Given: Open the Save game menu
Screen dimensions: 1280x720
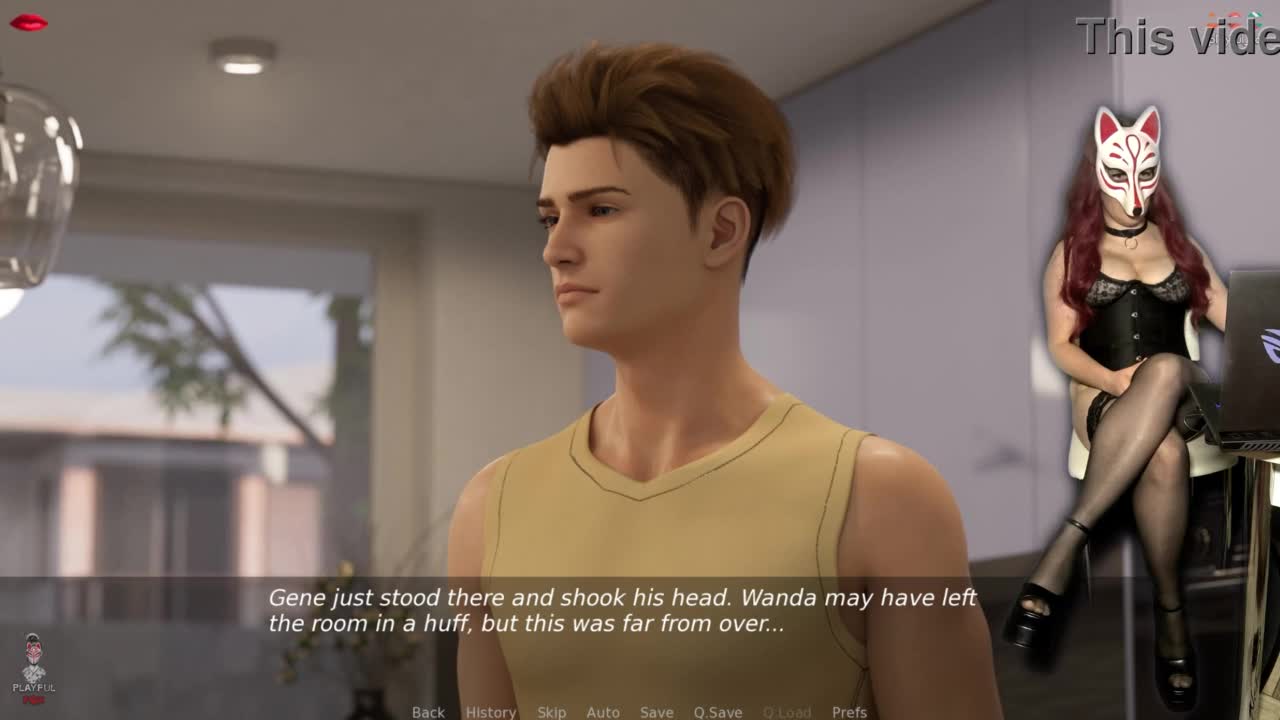Looking at the screenshot, I should pos(656,712).
